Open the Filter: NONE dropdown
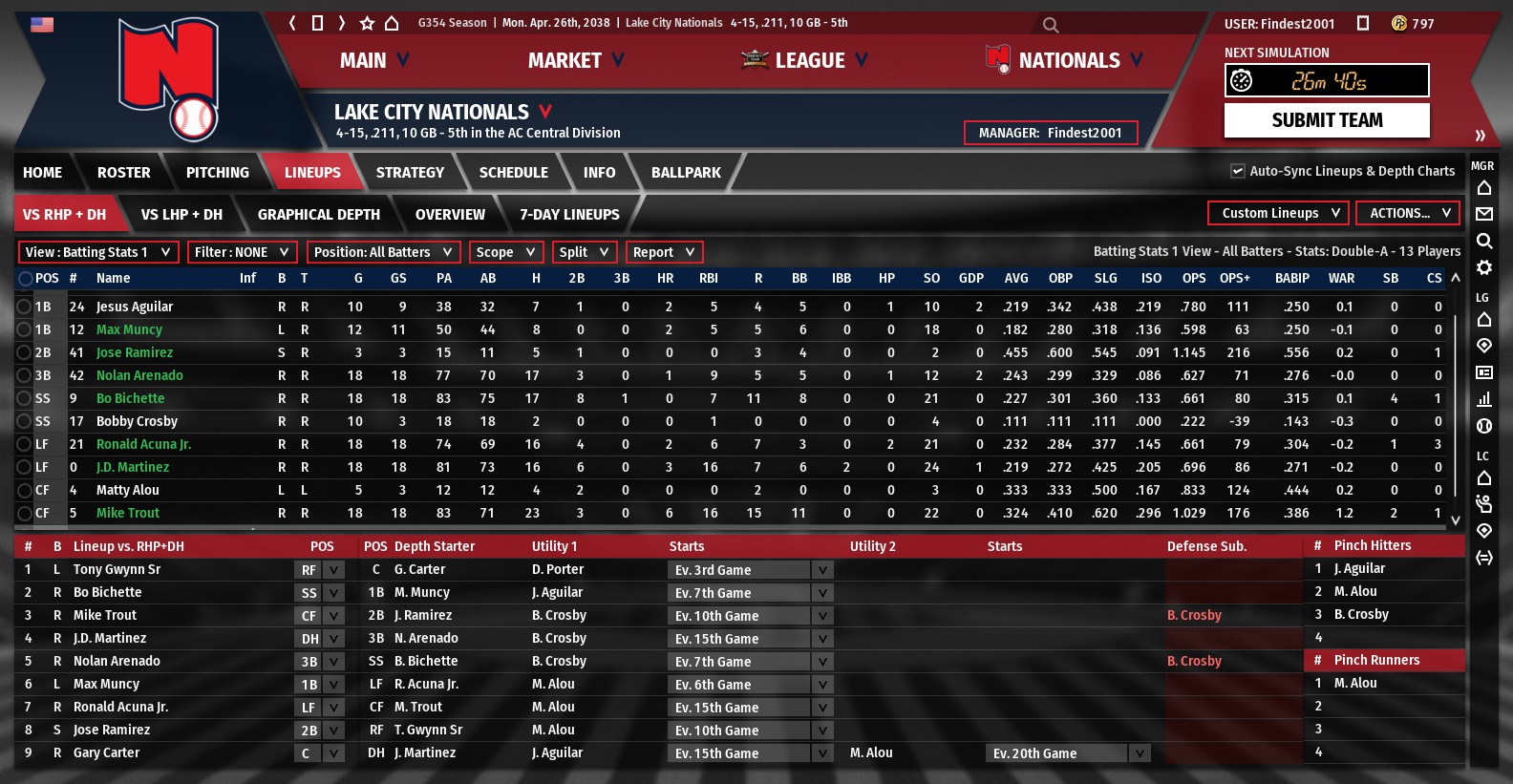Screen dimensions: 1513x784 coord(241,252)
